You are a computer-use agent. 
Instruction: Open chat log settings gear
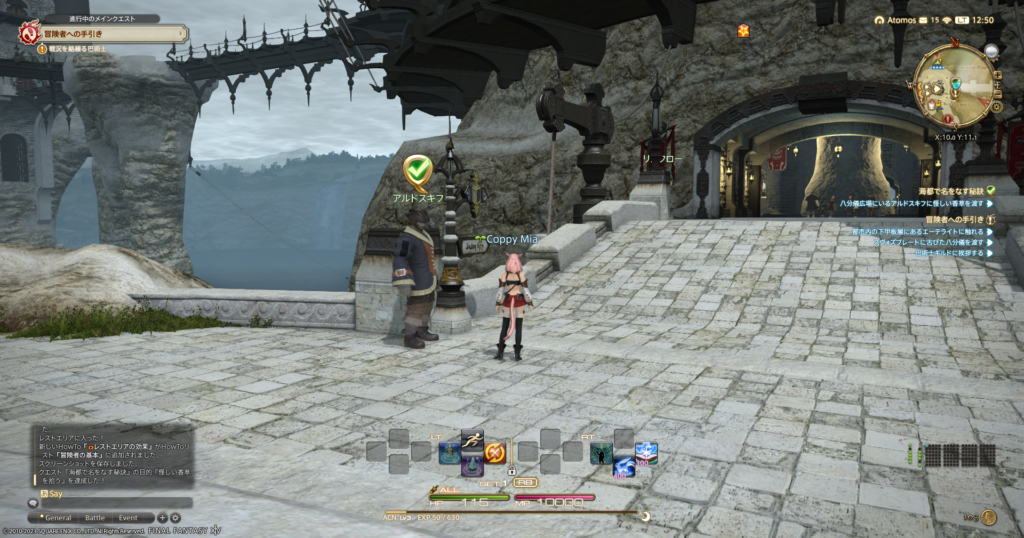[175, 517]
